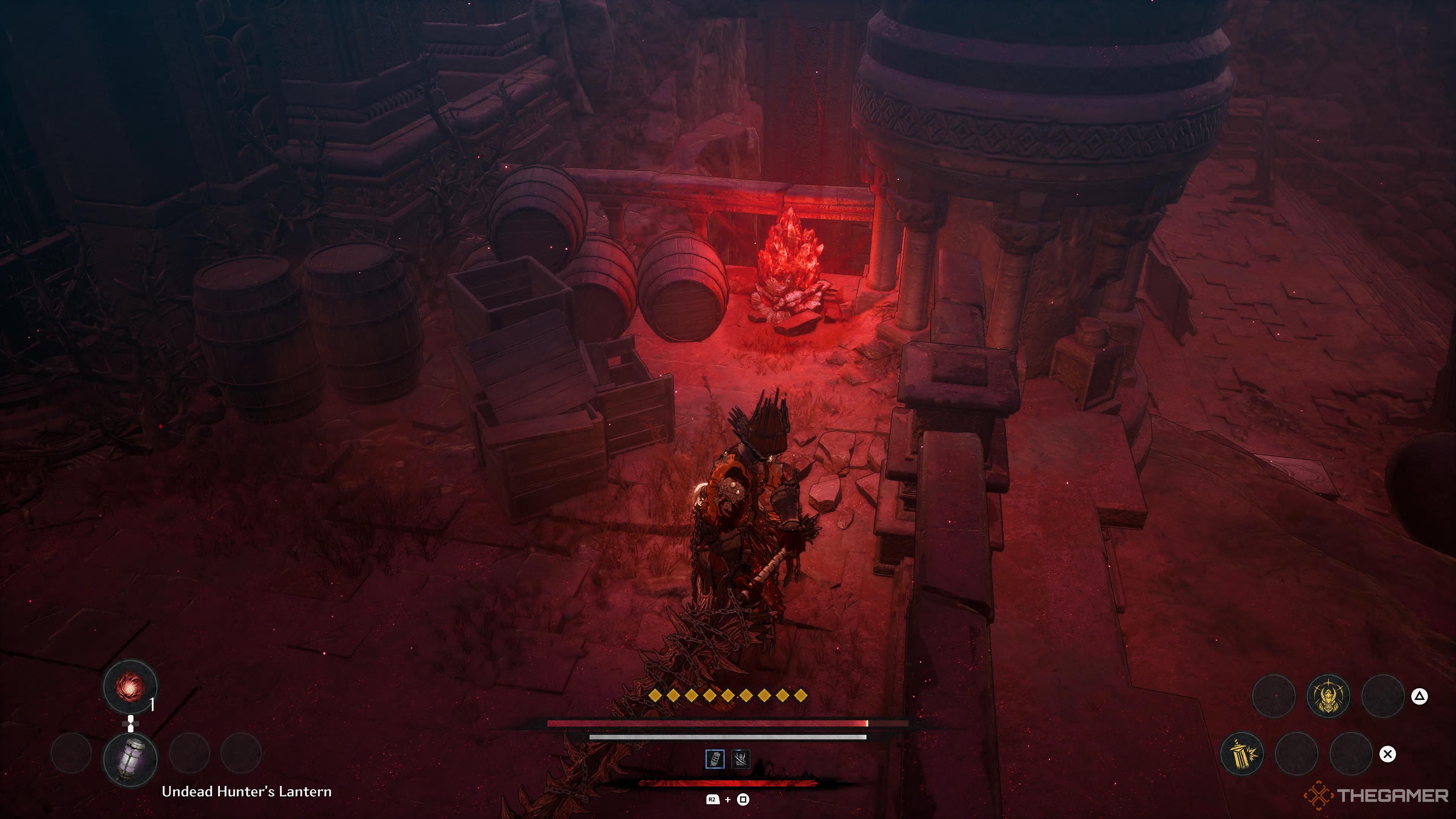Select the red swirling orb consumable slot
Viewport: 1456px width, 819px height.
(x=130, y=687)
